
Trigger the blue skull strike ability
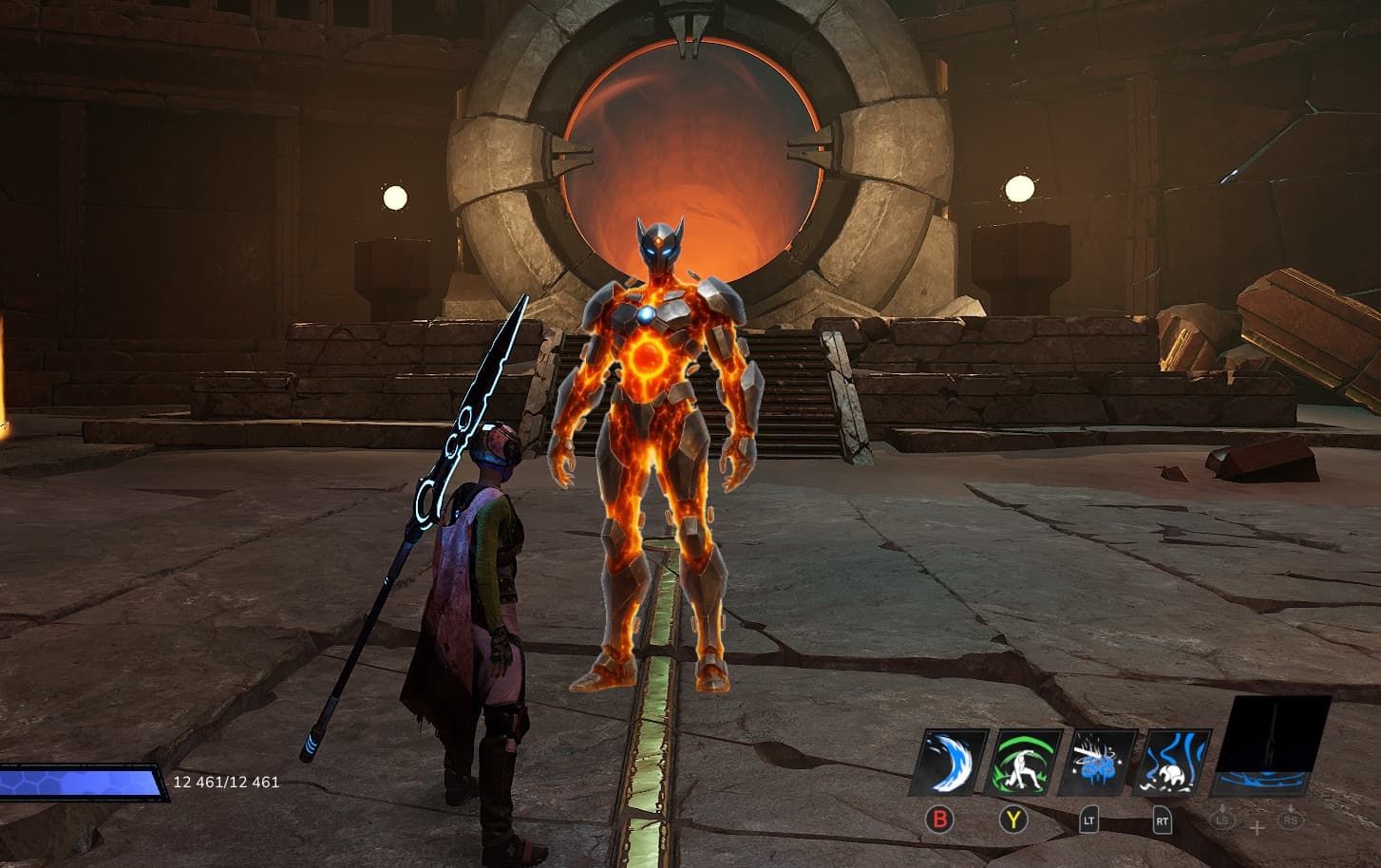[x=1100, y=762]
